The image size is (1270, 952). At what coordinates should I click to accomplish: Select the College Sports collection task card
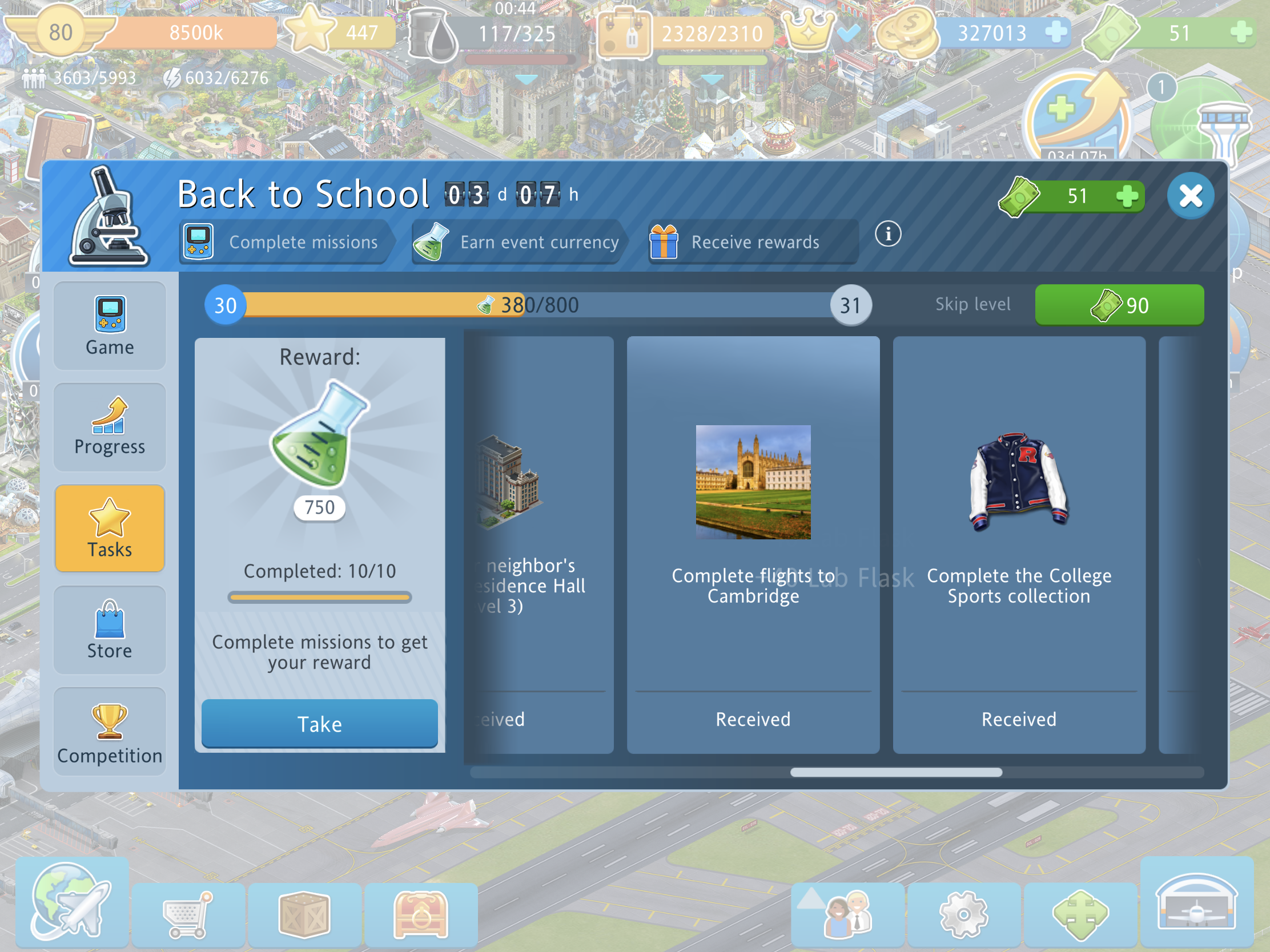pos(1019,544)
